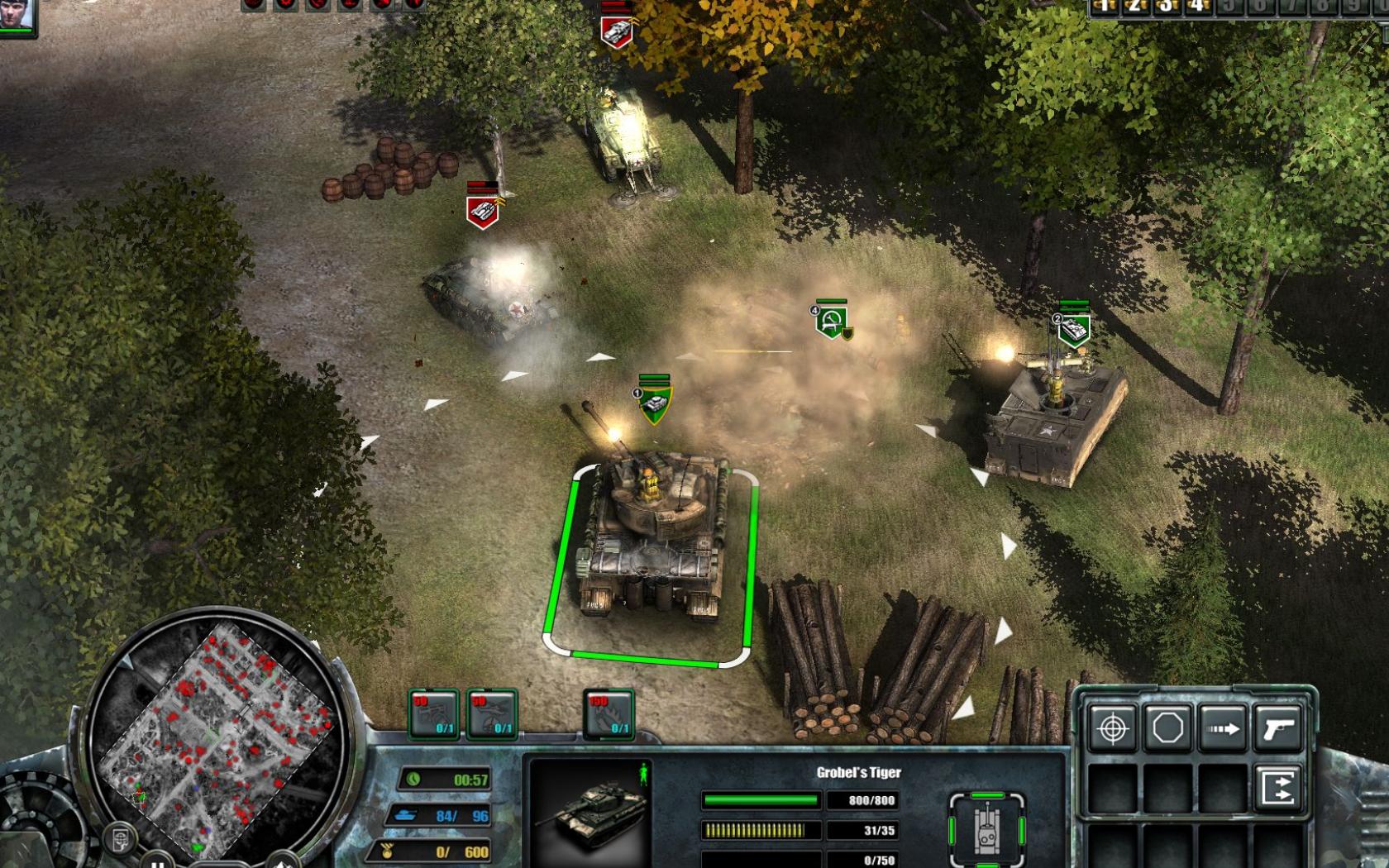This screenshot has width=1389, height=868.
Task: Call the 150-cost fire support icon
Action: click(609, 716)
